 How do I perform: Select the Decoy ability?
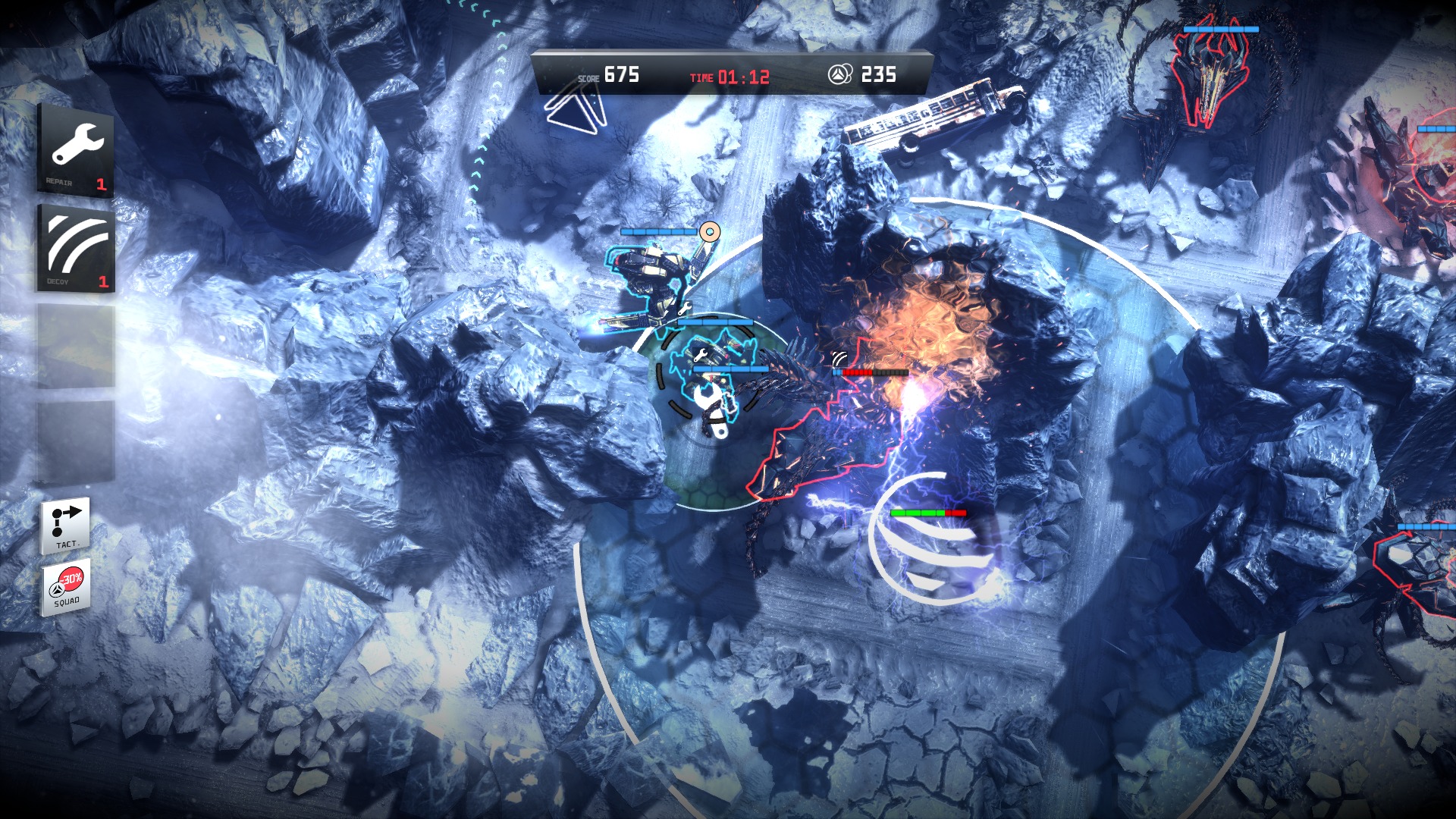77,248
